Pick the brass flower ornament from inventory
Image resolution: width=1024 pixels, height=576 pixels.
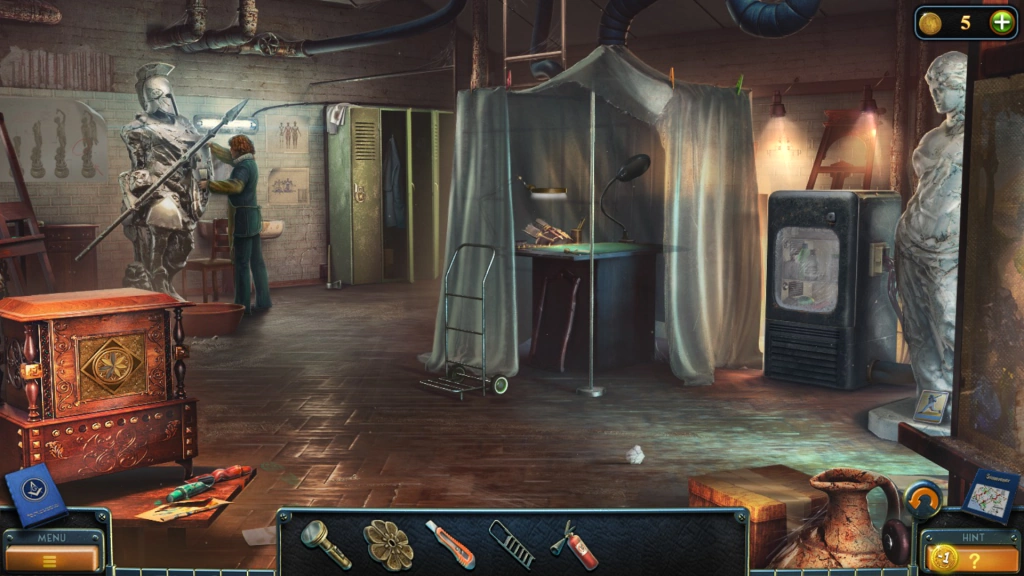tap(387, 543)
